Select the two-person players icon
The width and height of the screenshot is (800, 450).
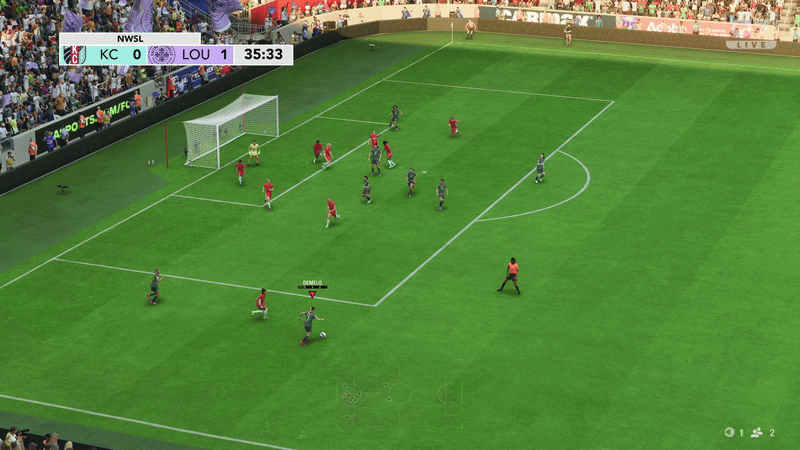tap(757, 432)
